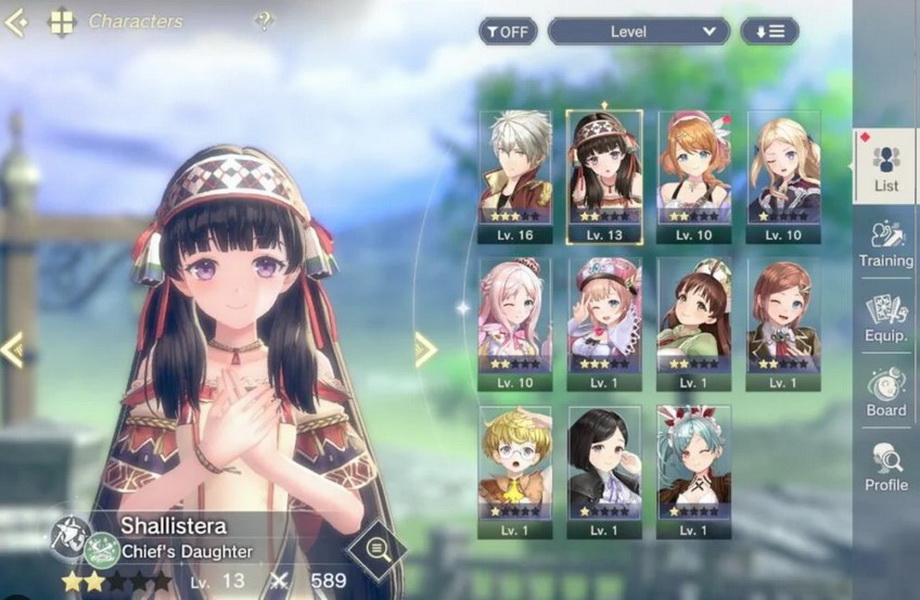Show the previous character with left arrow

tap(12, 350)
